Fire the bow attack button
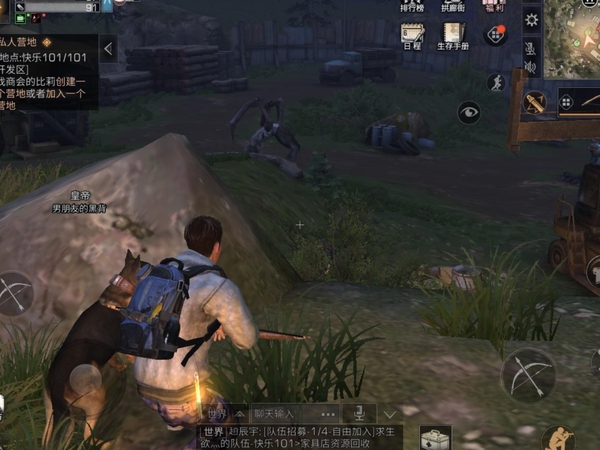The width and height of the screenshot is (600, 450). click(x=527, y=375)
